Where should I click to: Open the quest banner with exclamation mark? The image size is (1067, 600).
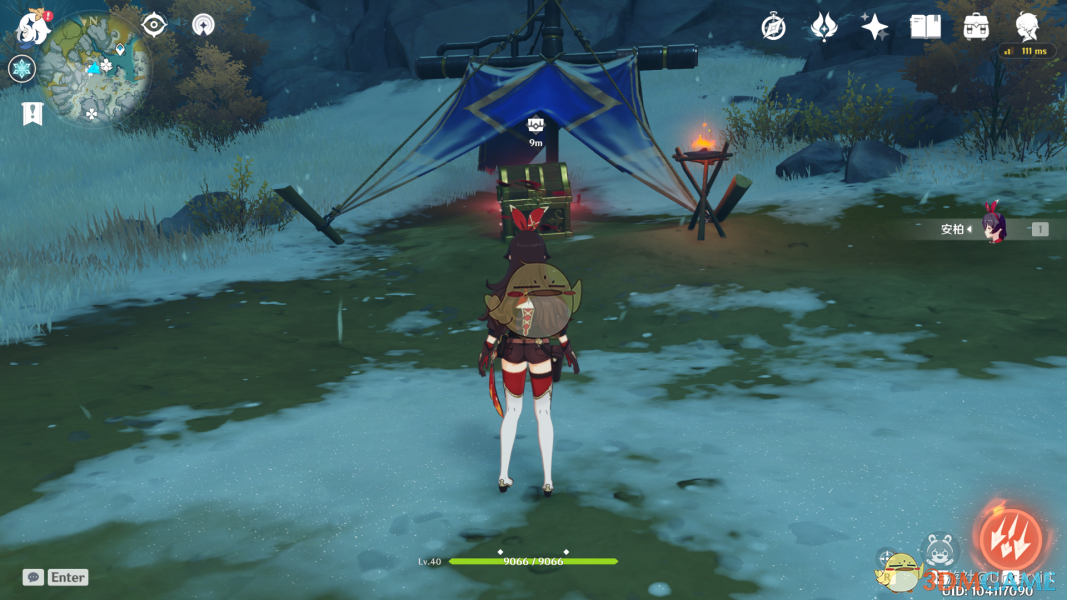point(32,113)
